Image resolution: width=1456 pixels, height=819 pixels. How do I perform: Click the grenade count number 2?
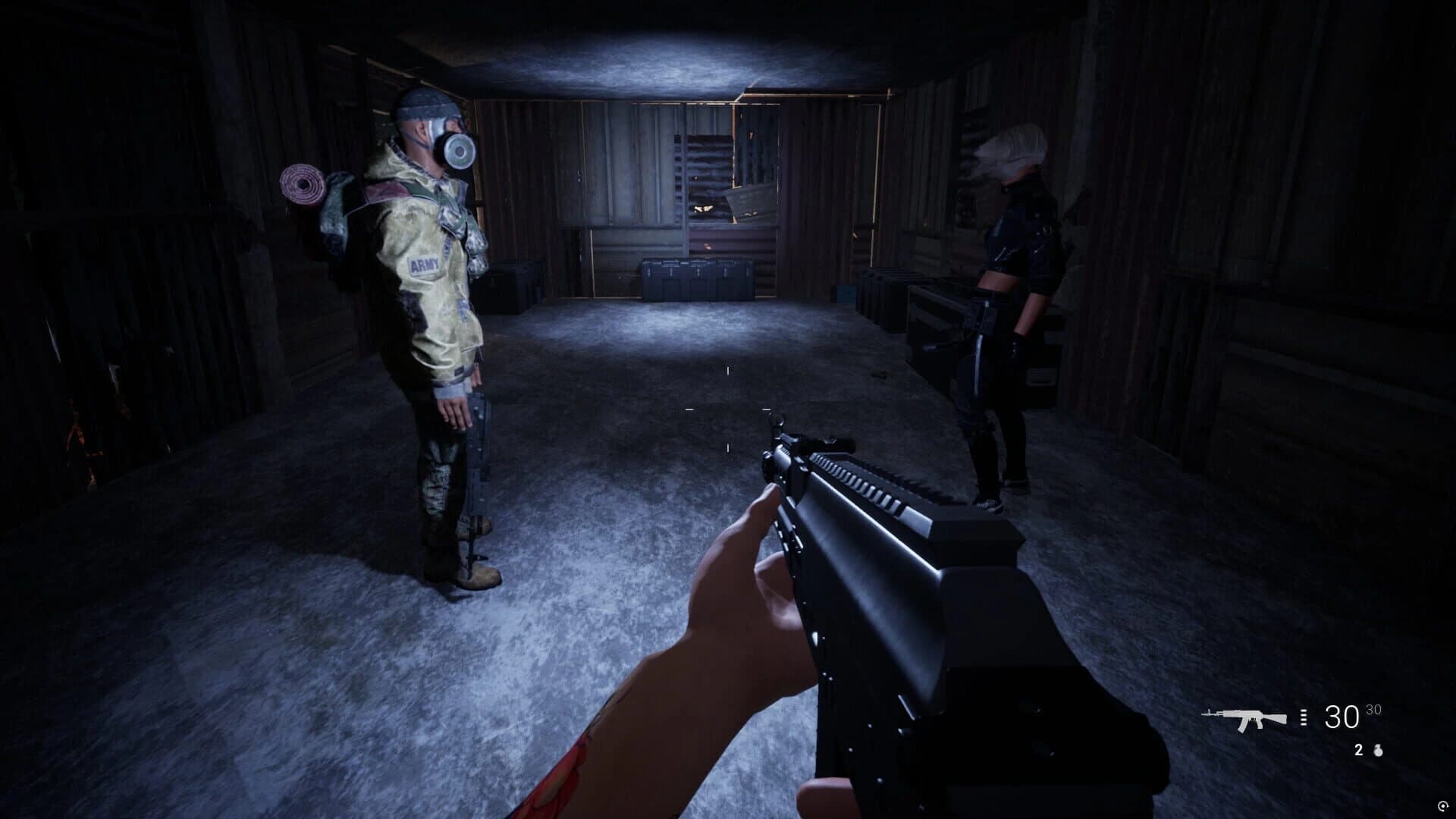tap(1359, 750)
